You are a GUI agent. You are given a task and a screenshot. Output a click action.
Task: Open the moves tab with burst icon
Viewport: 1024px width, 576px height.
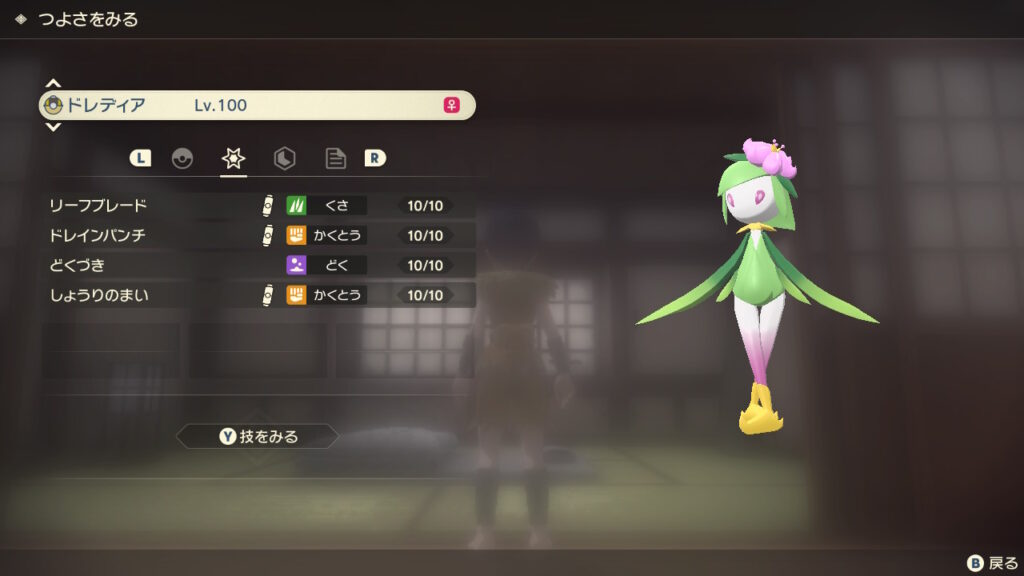point(233,158)
